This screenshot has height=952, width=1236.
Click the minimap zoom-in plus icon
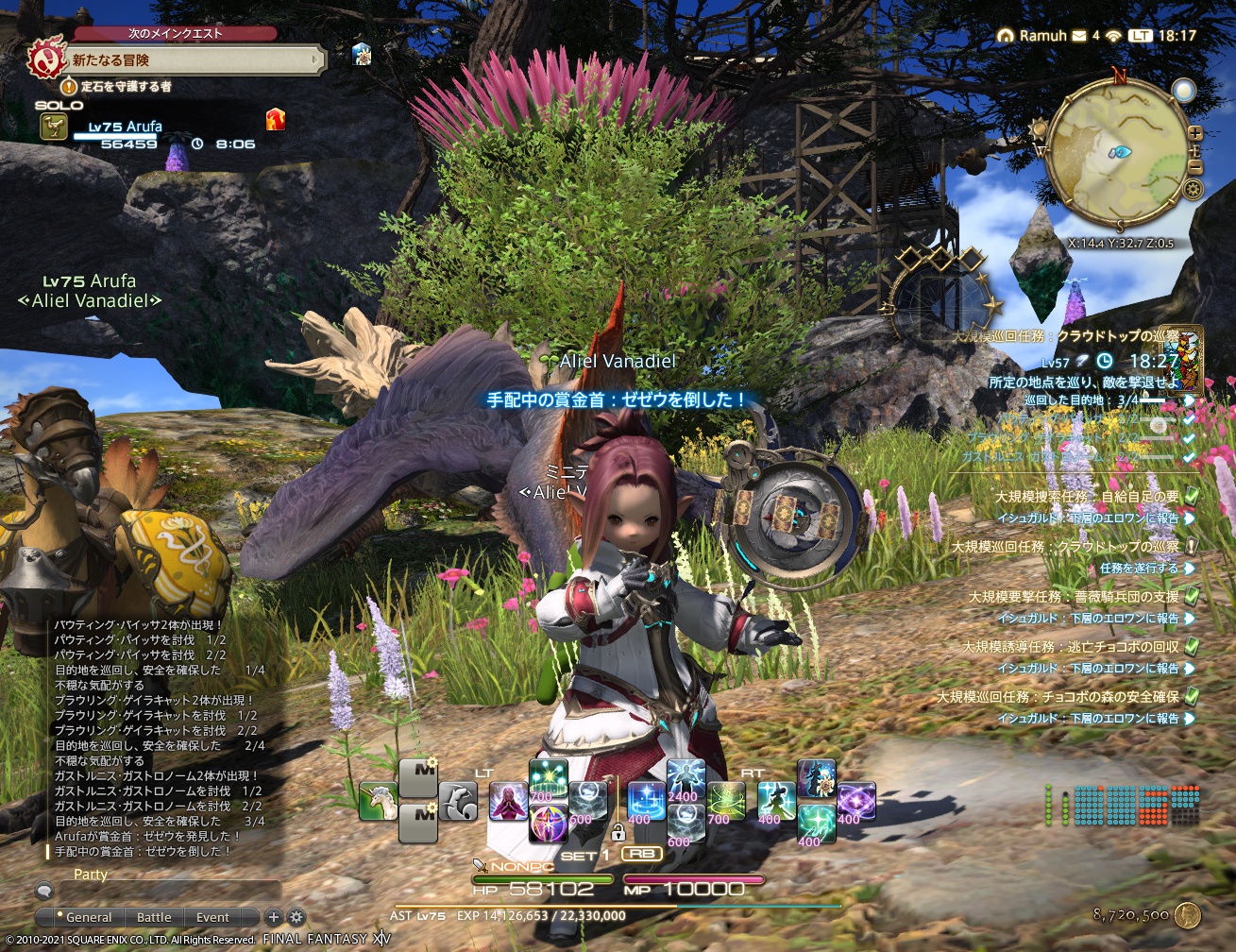(x=1194, y=132)
